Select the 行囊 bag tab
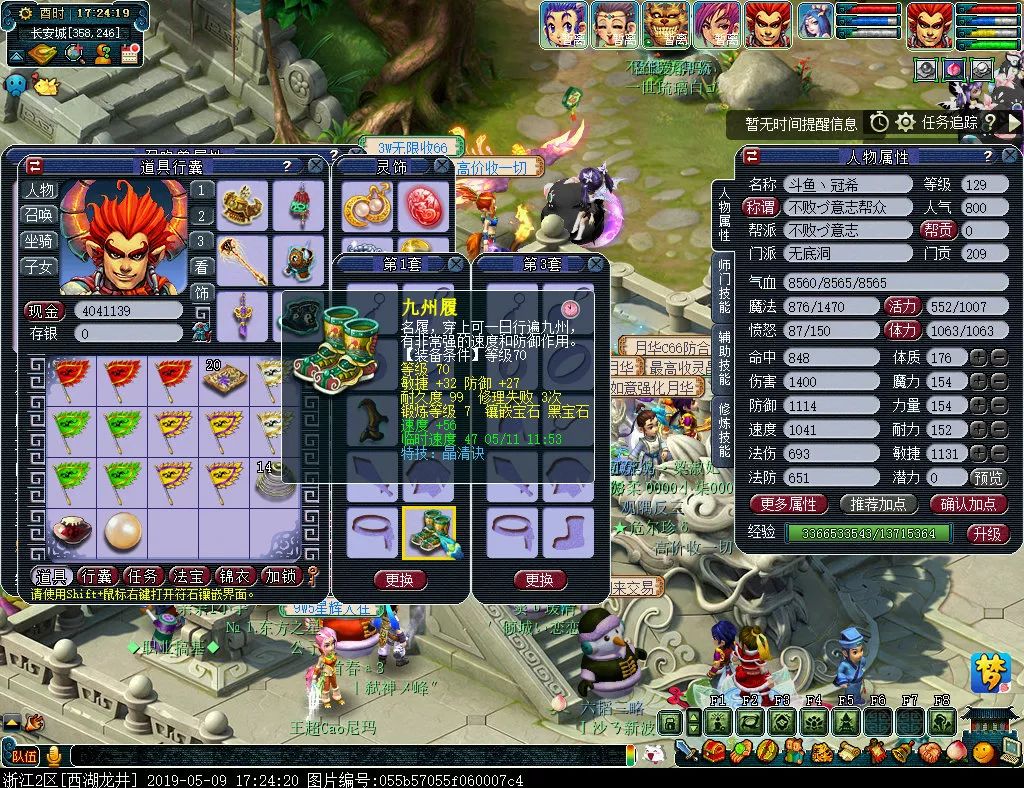 (x=97, y=576)
